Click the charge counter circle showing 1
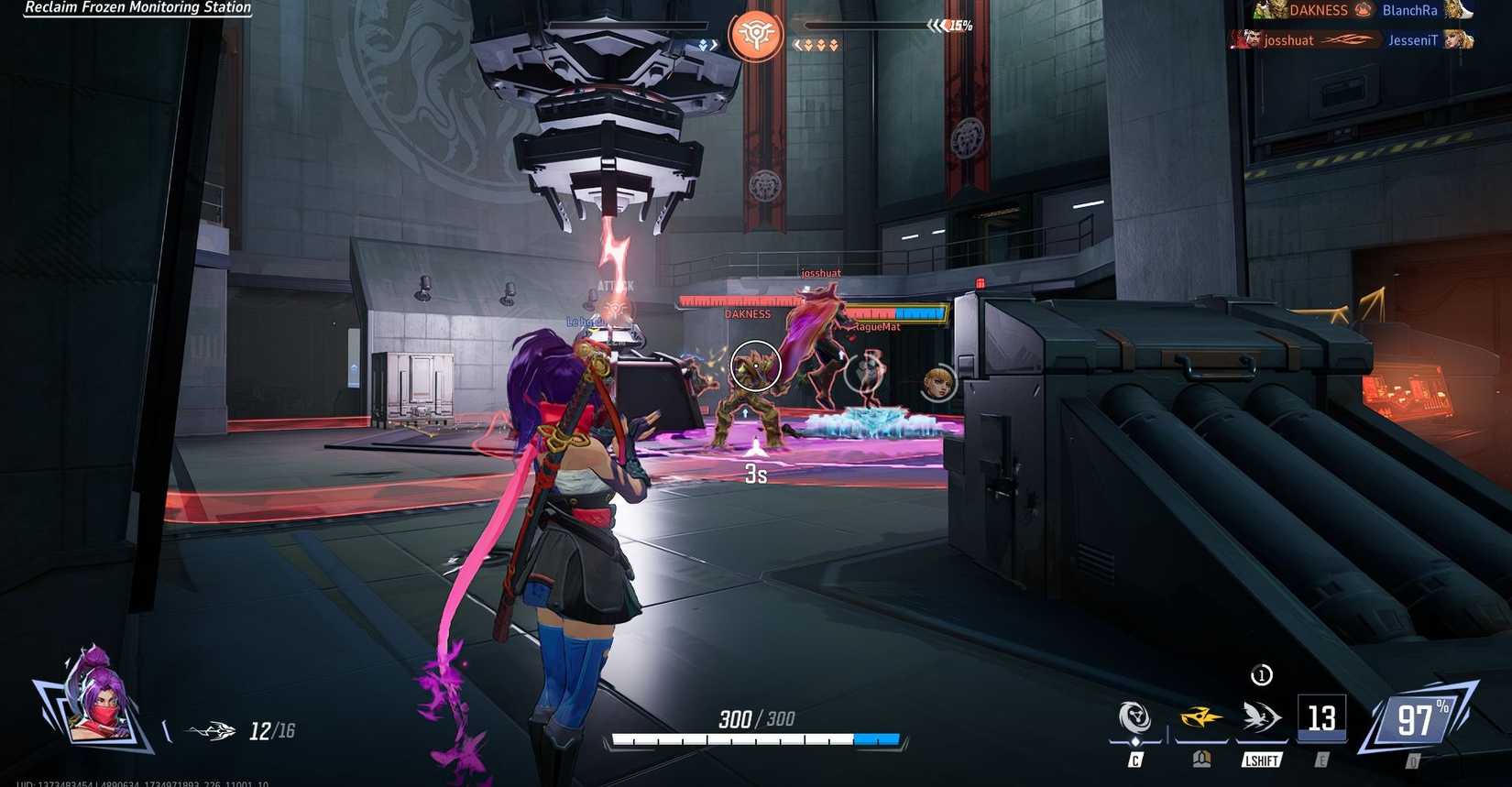 pos(1260,675)
